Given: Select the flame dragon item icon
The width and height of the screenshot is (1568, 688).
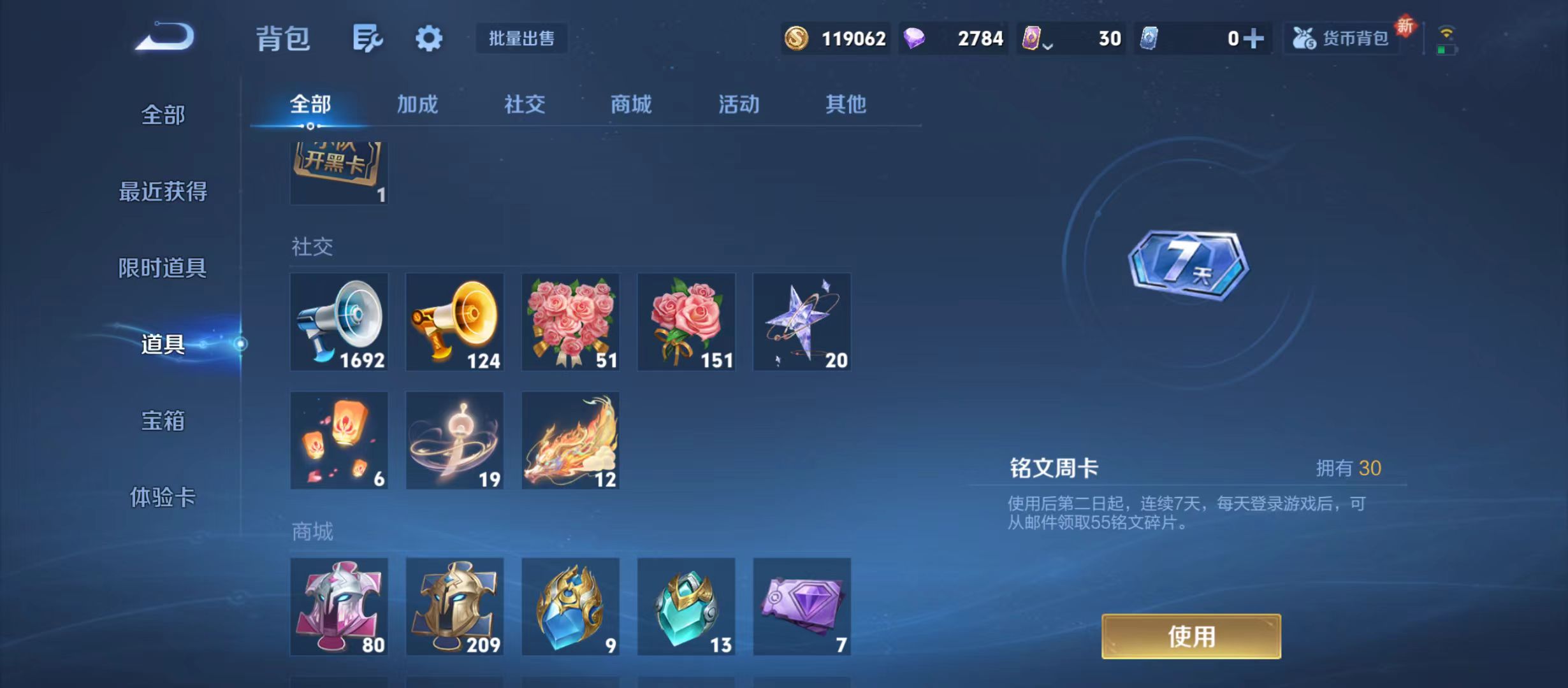Looking at the screenshot, I should [x=570, y=440].
